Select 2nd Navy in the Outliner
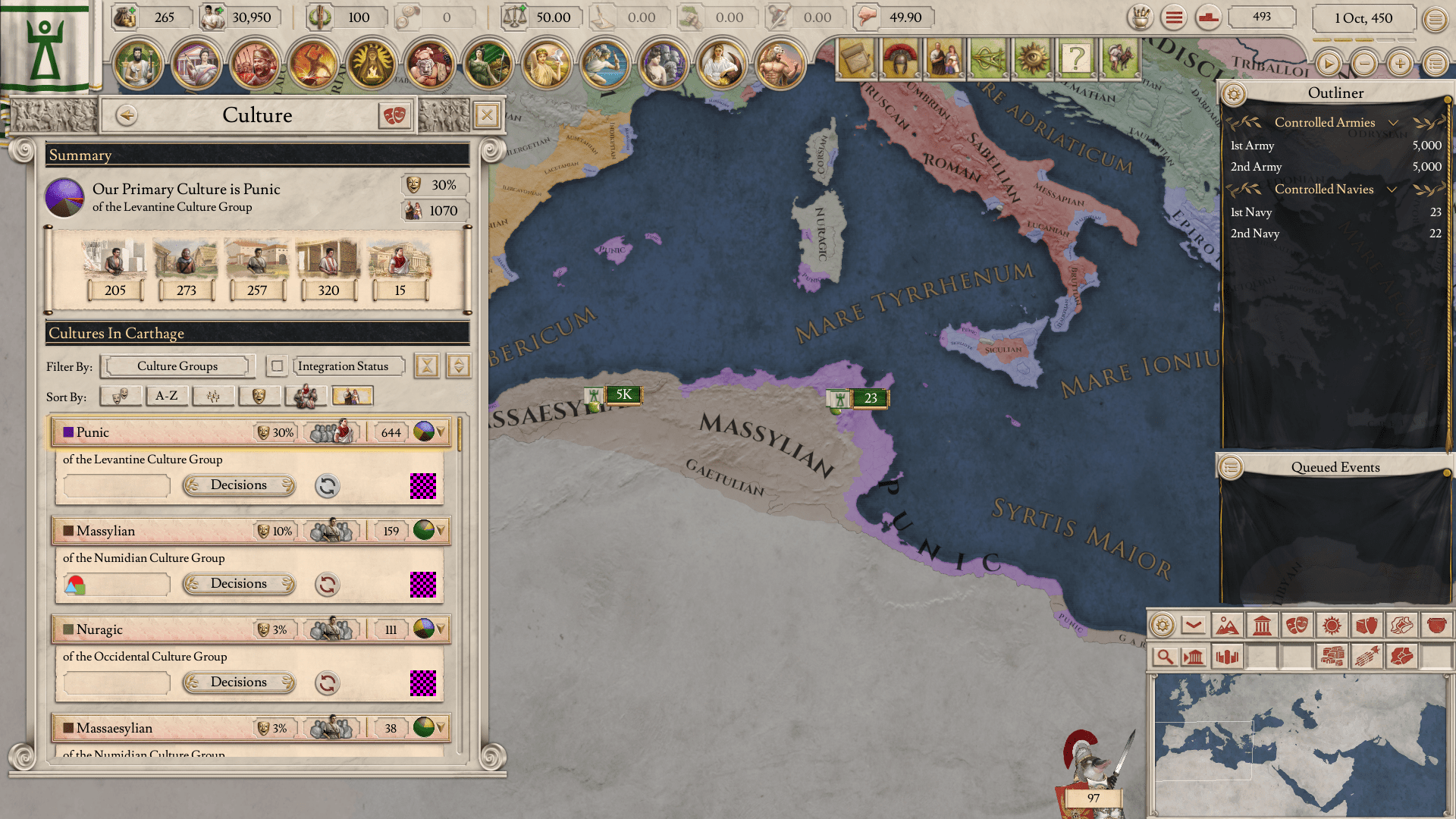The width and height of the screenshot is (1456, 819). pos(1254,234)
